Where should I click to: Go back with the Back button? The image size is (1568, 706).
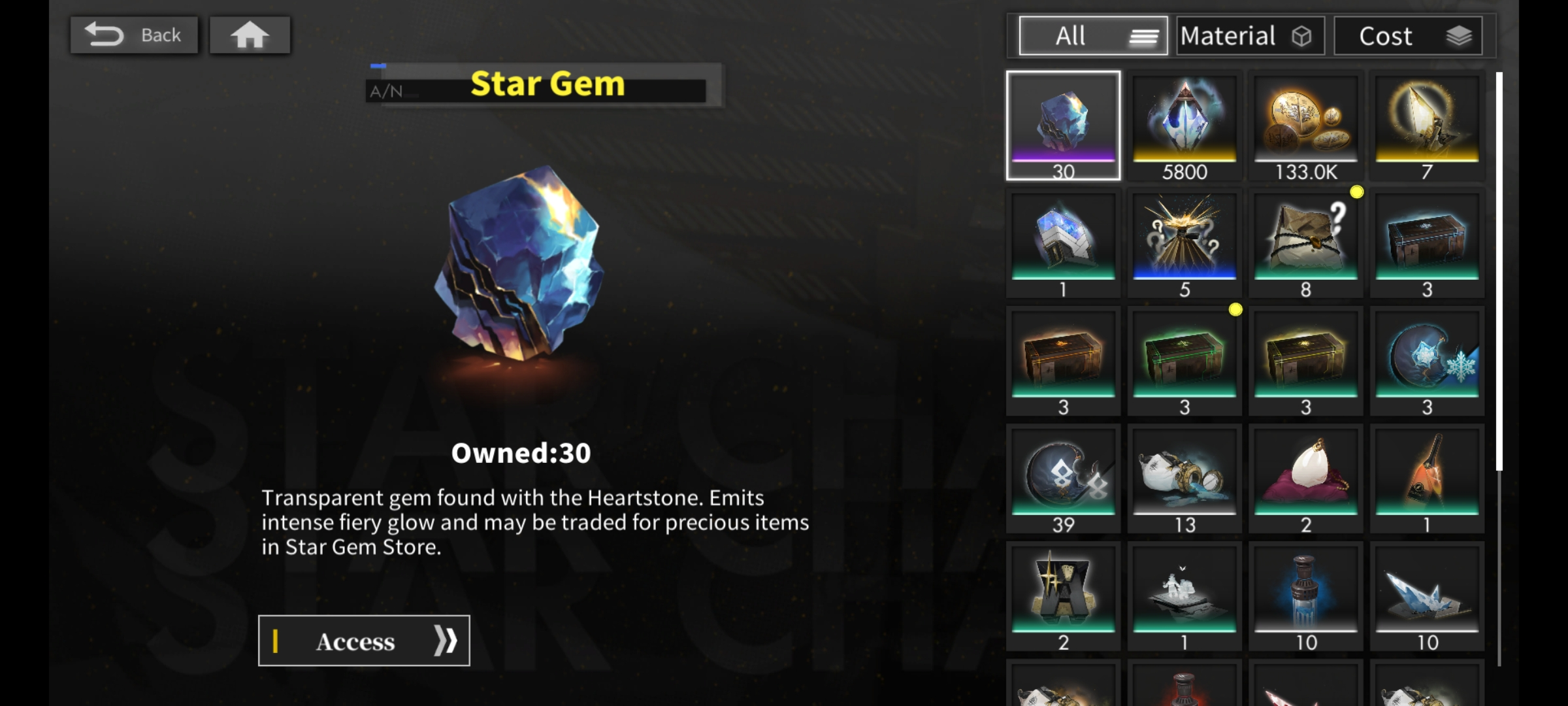coord(134,35)
